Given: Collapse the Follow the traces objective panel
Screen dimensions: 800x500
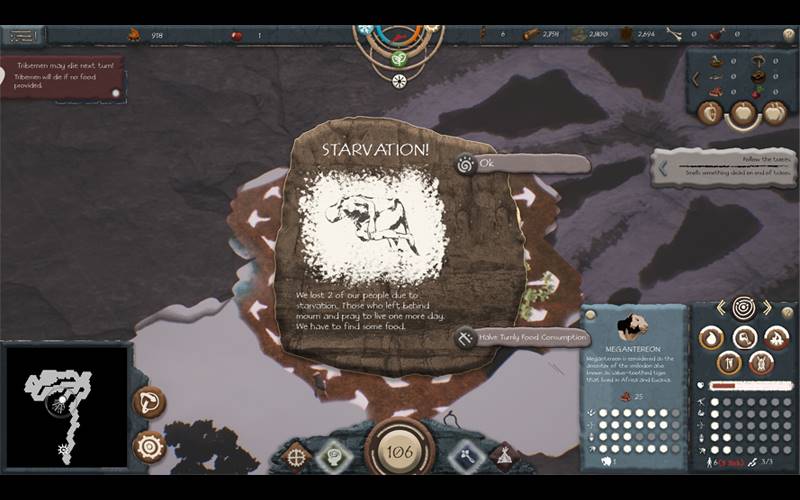Looking at the screenshot, I should (662, 169).
